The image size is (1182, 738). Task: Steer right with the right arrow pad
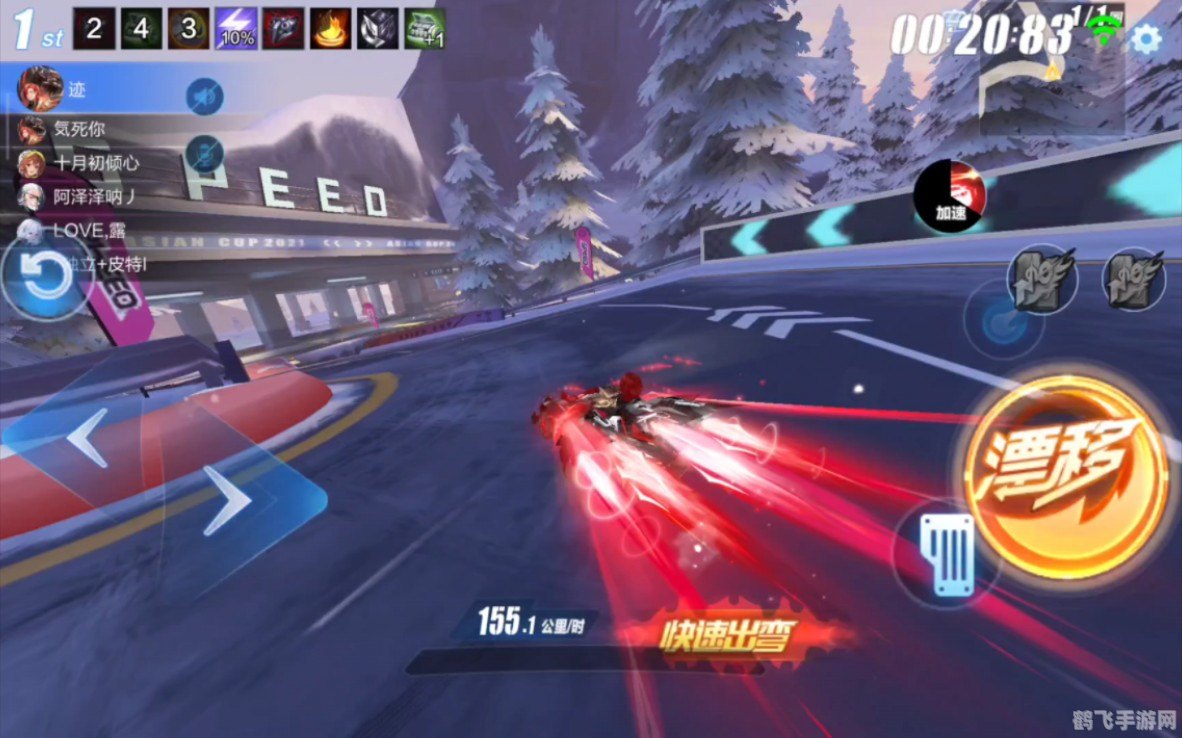[228, 498]
